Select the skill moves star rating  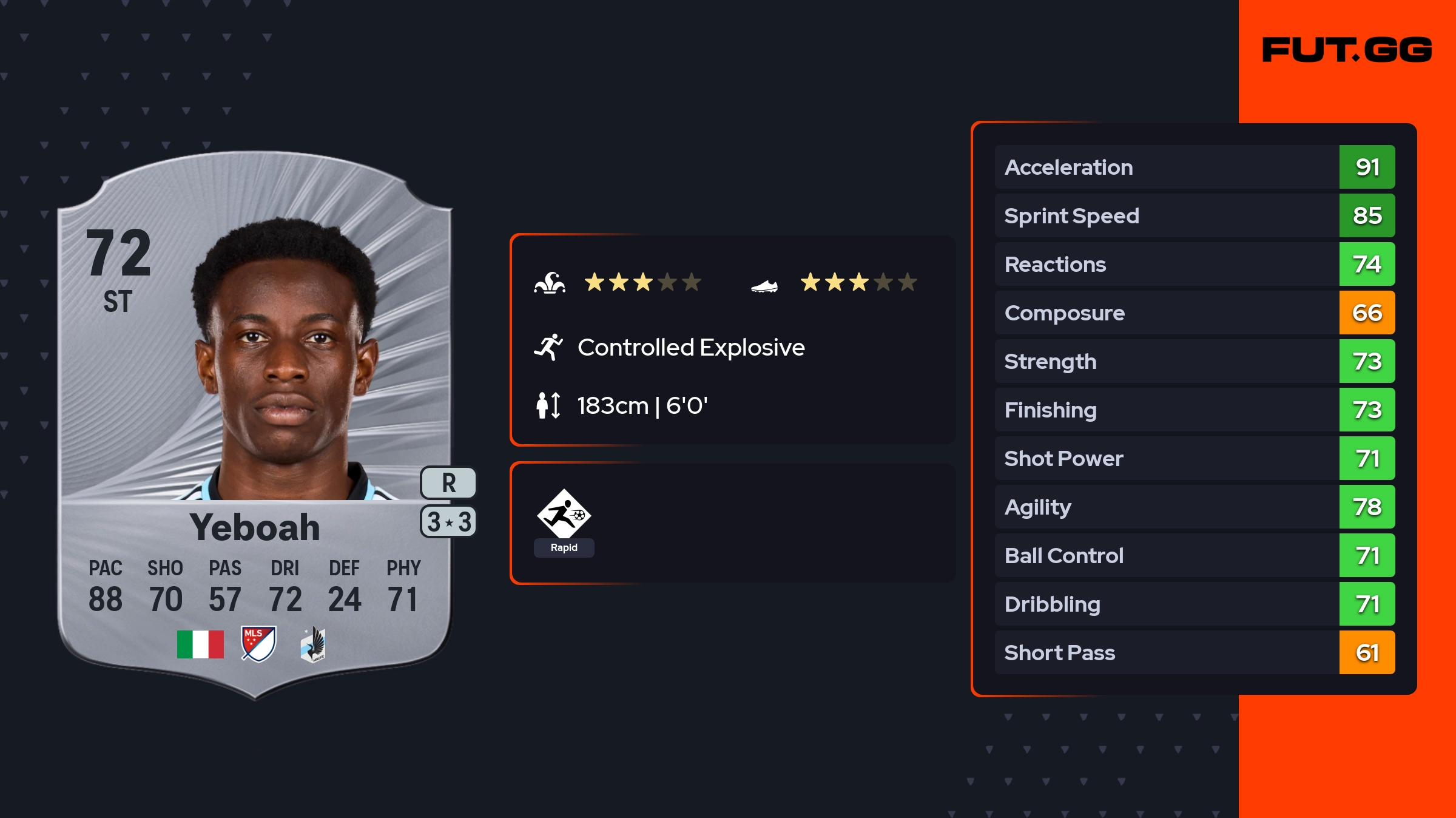tap(642, 282)
